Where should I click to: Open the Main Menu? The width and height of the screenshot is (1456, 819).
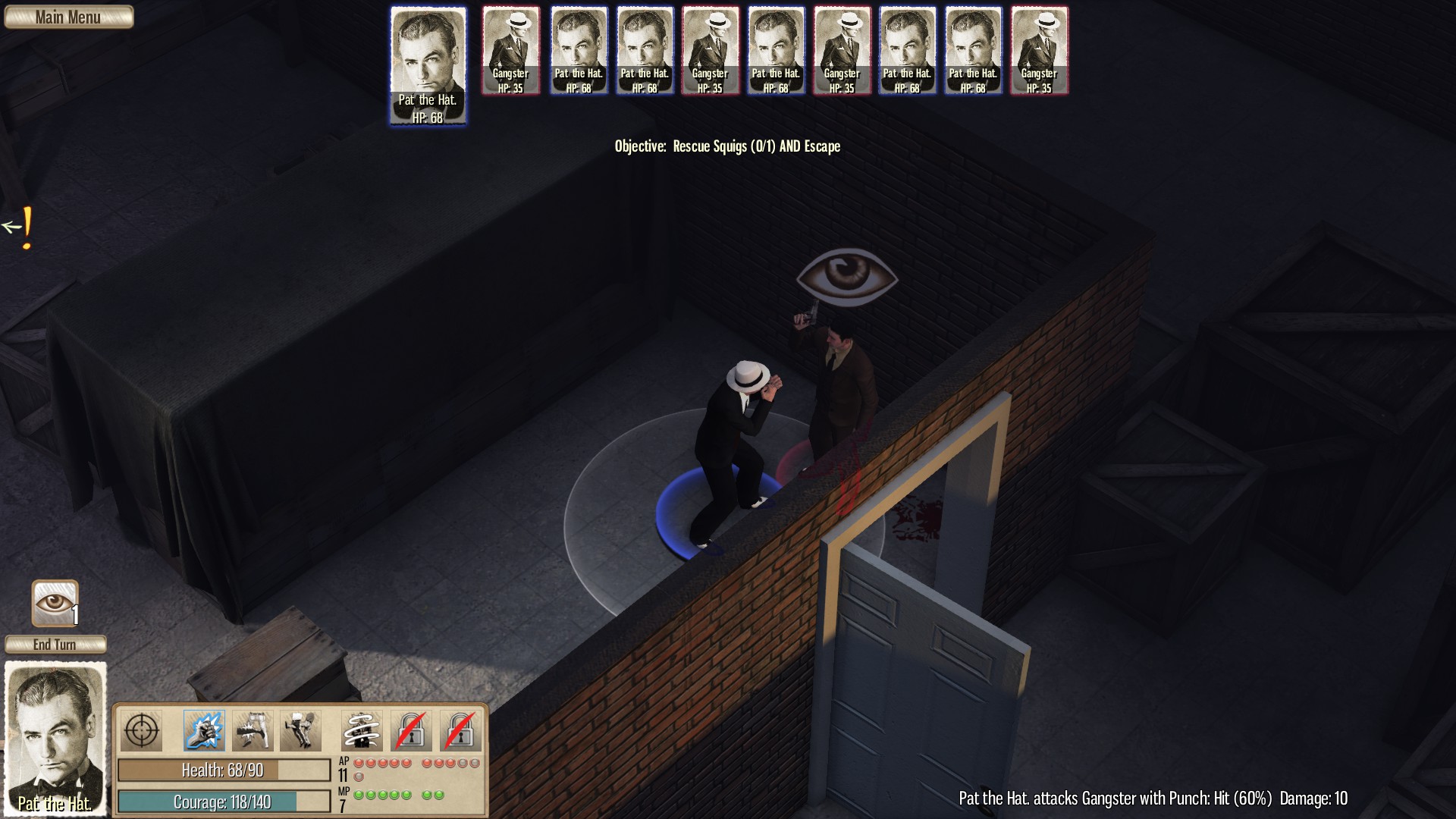(x=68, y=17)
